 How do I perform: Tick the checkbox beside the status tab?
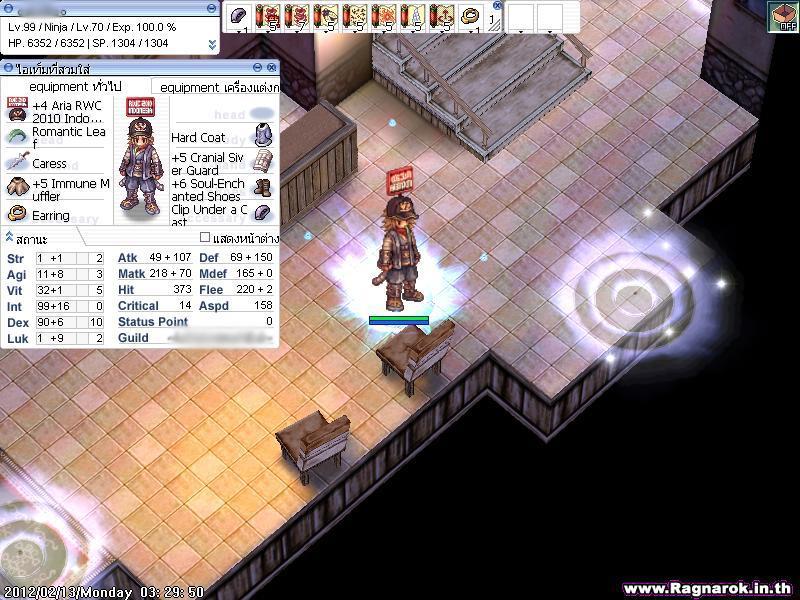click(x=205, y=238)
